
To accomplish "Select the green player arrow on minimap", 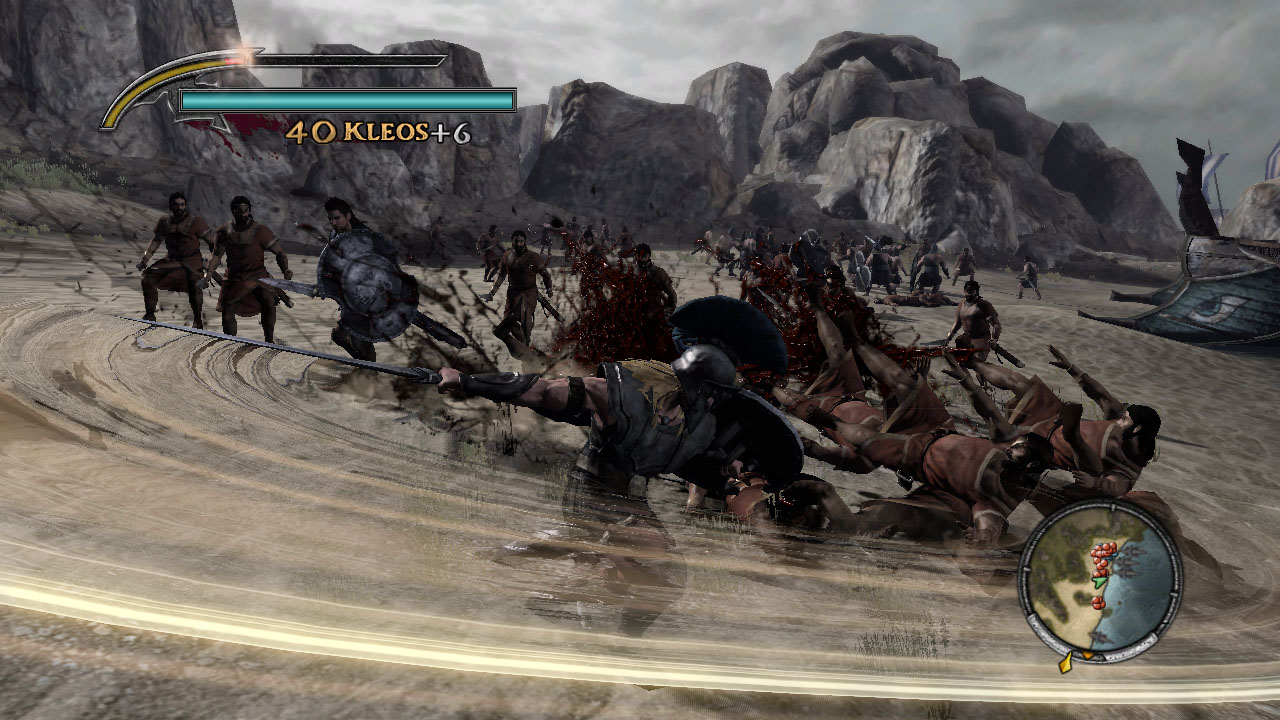I will pos(1099,580).
